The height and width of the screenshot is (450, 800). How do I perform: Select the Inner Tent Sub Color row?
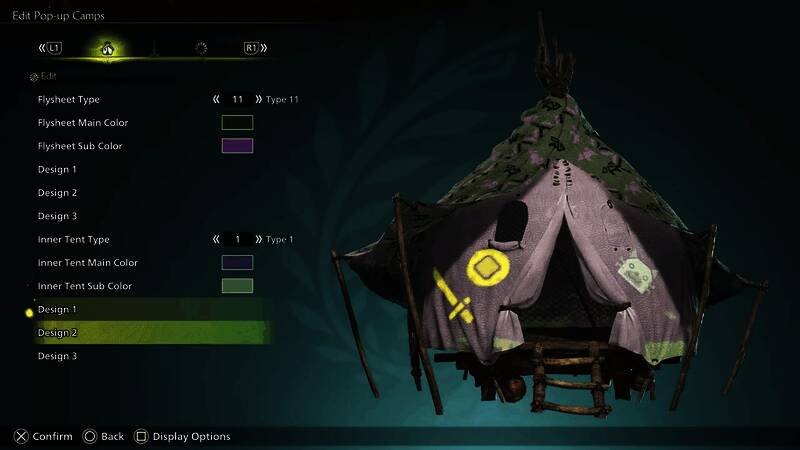pyautogui.click(x=85, y=286)
